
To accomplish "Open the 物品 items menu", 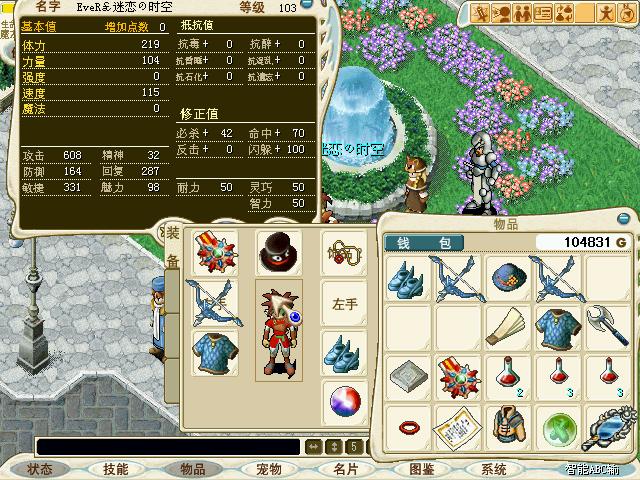I will pos(192,468).
